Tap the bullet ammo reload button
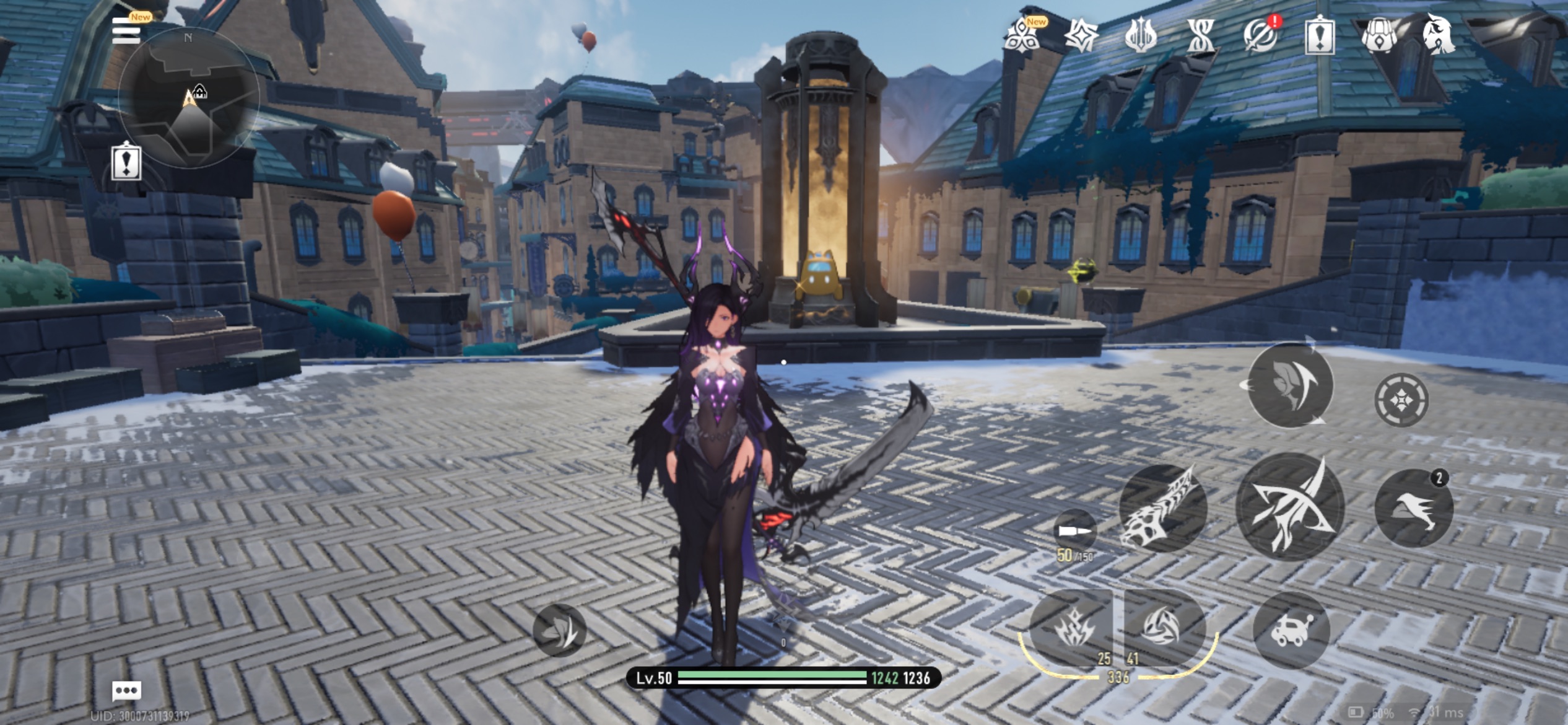 tap(1074, 530)
